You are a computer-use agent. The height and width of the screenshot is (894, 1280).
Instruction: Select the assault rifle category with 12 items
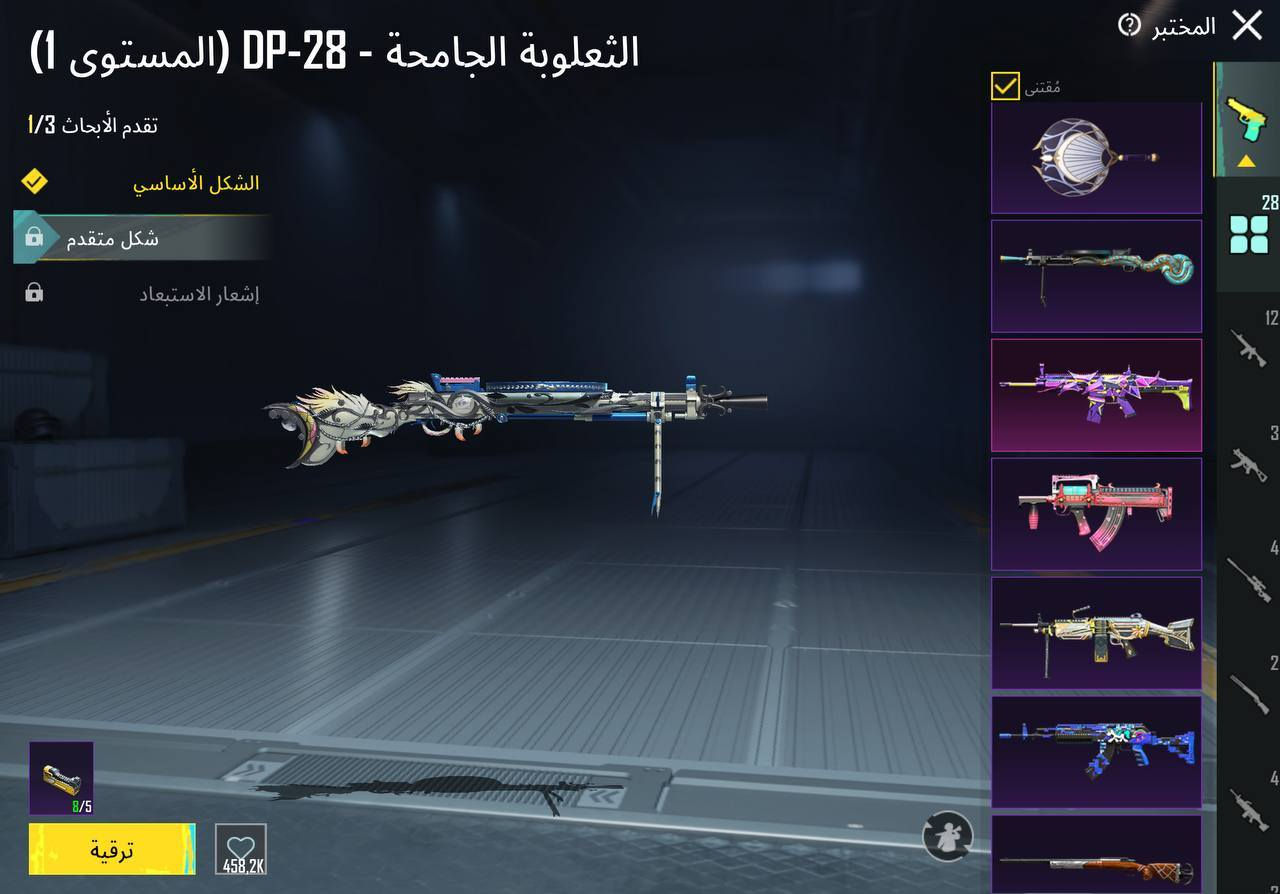1248,349
